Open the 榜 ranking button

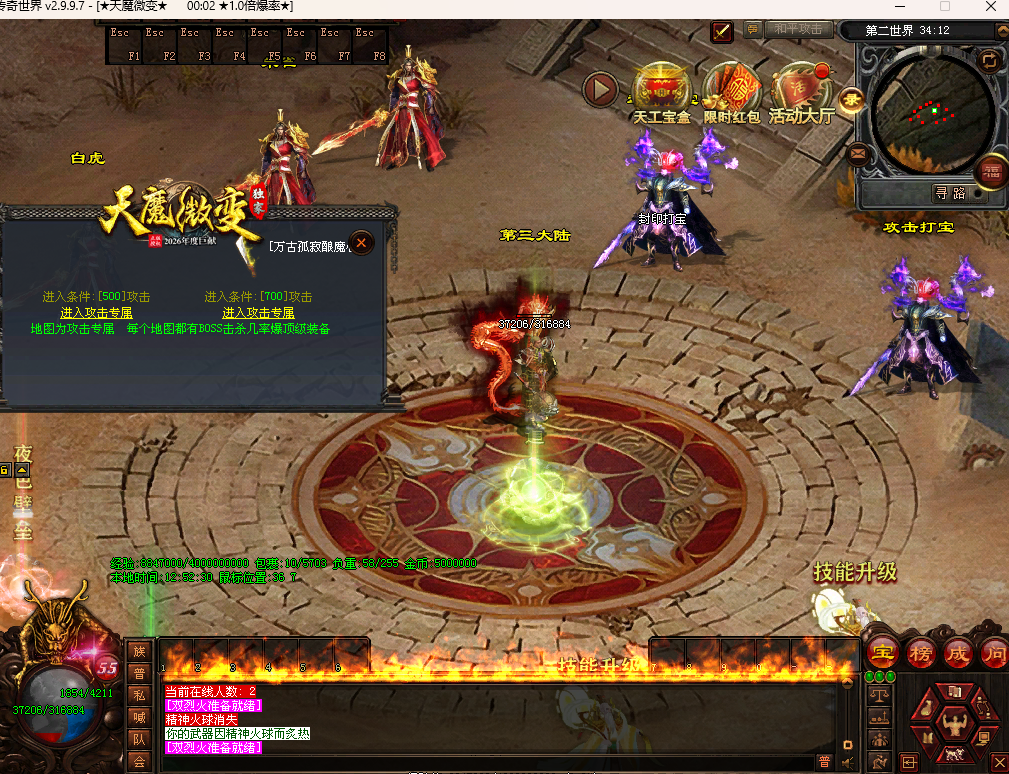point(921,654)
